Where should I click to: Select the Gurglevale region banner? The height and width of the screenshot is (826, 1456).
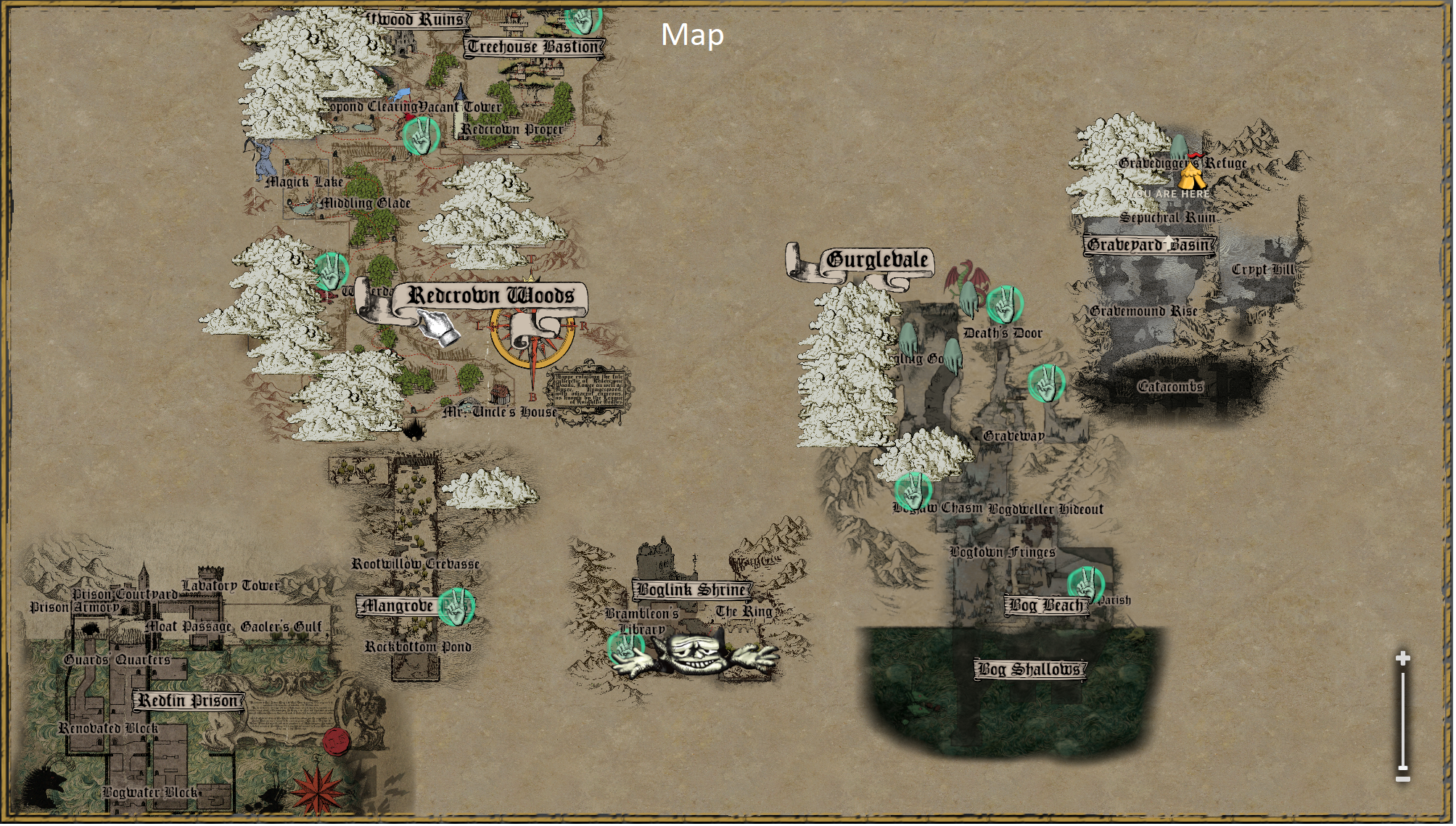[x=877, y=261]
